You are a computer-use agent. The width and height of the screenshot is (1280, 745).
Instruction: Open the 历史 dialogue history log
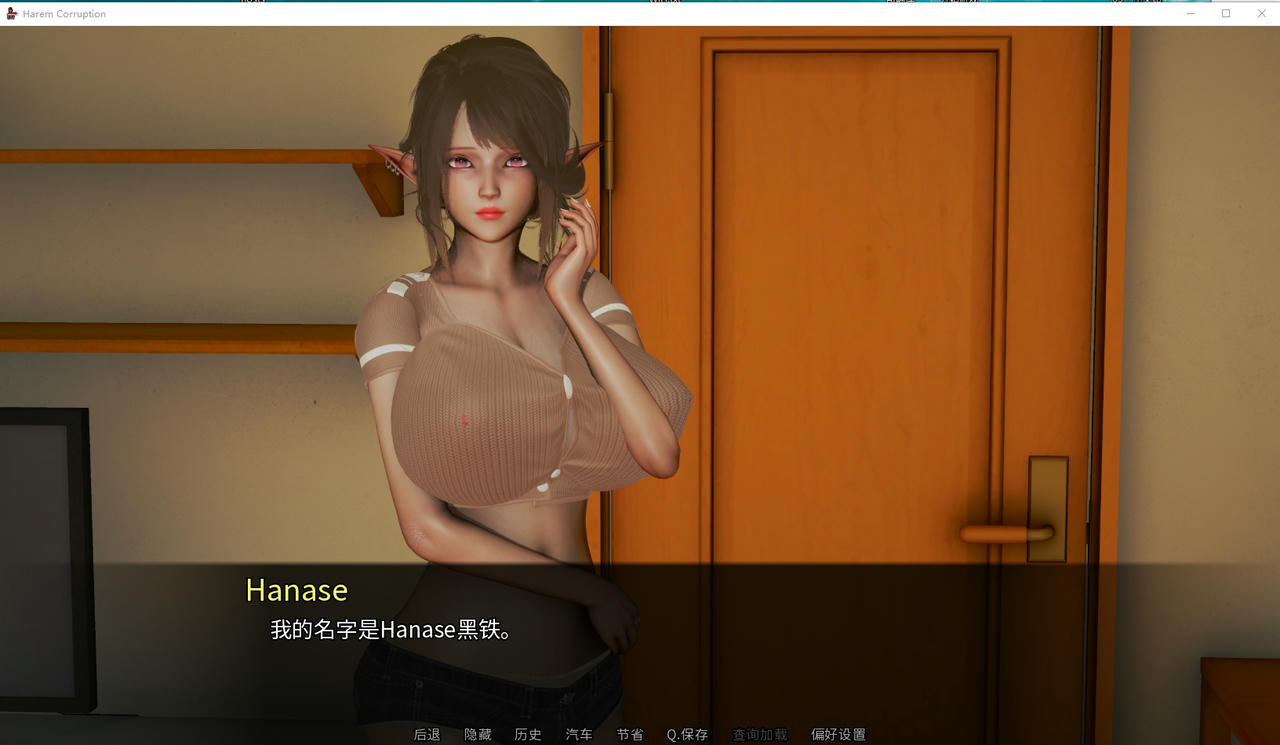(528, 734)
